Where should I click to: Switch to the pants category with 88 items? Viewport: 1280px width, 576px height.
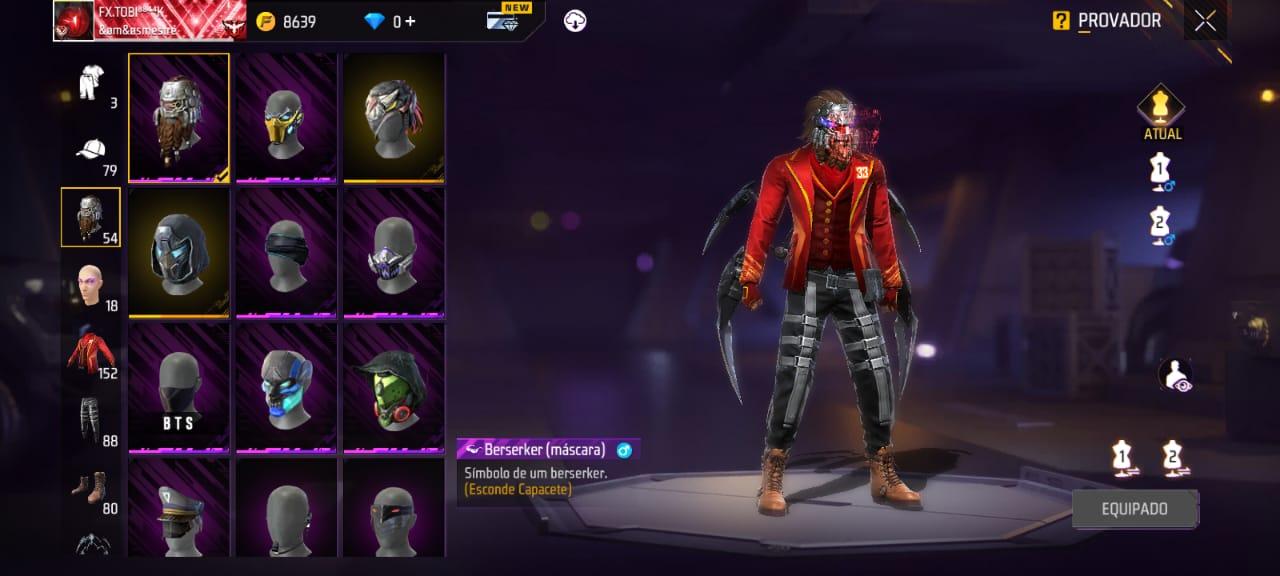tap(91, 420)
